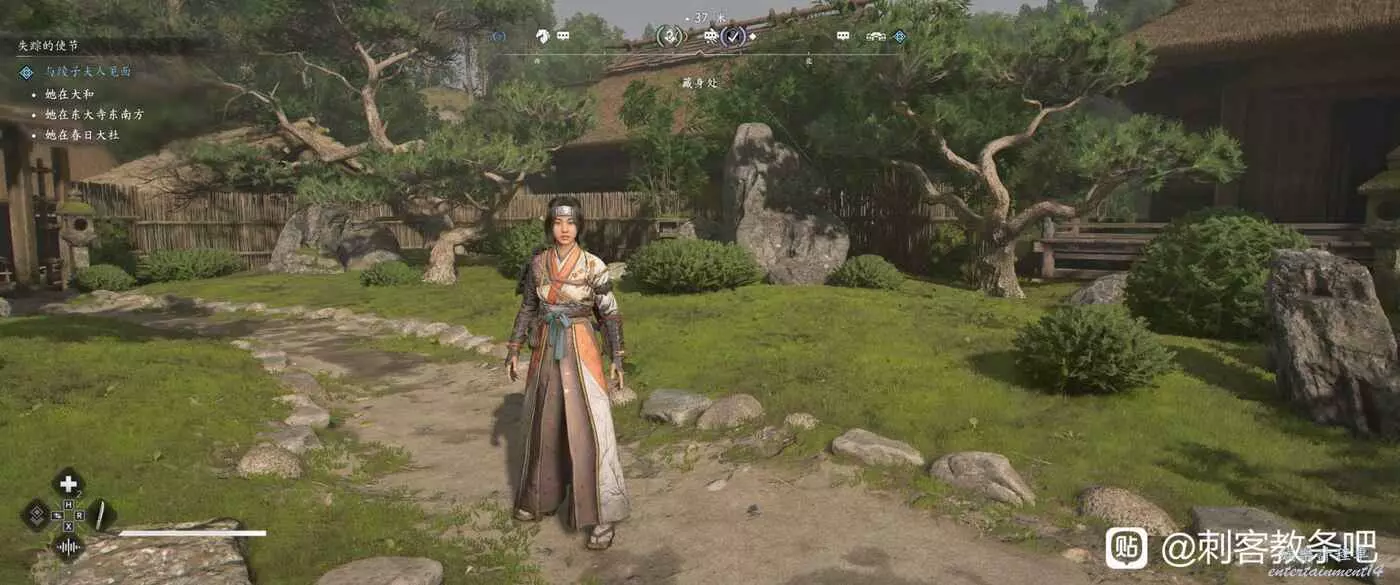Use the healing ration cross icon

[x=68, y=484]
